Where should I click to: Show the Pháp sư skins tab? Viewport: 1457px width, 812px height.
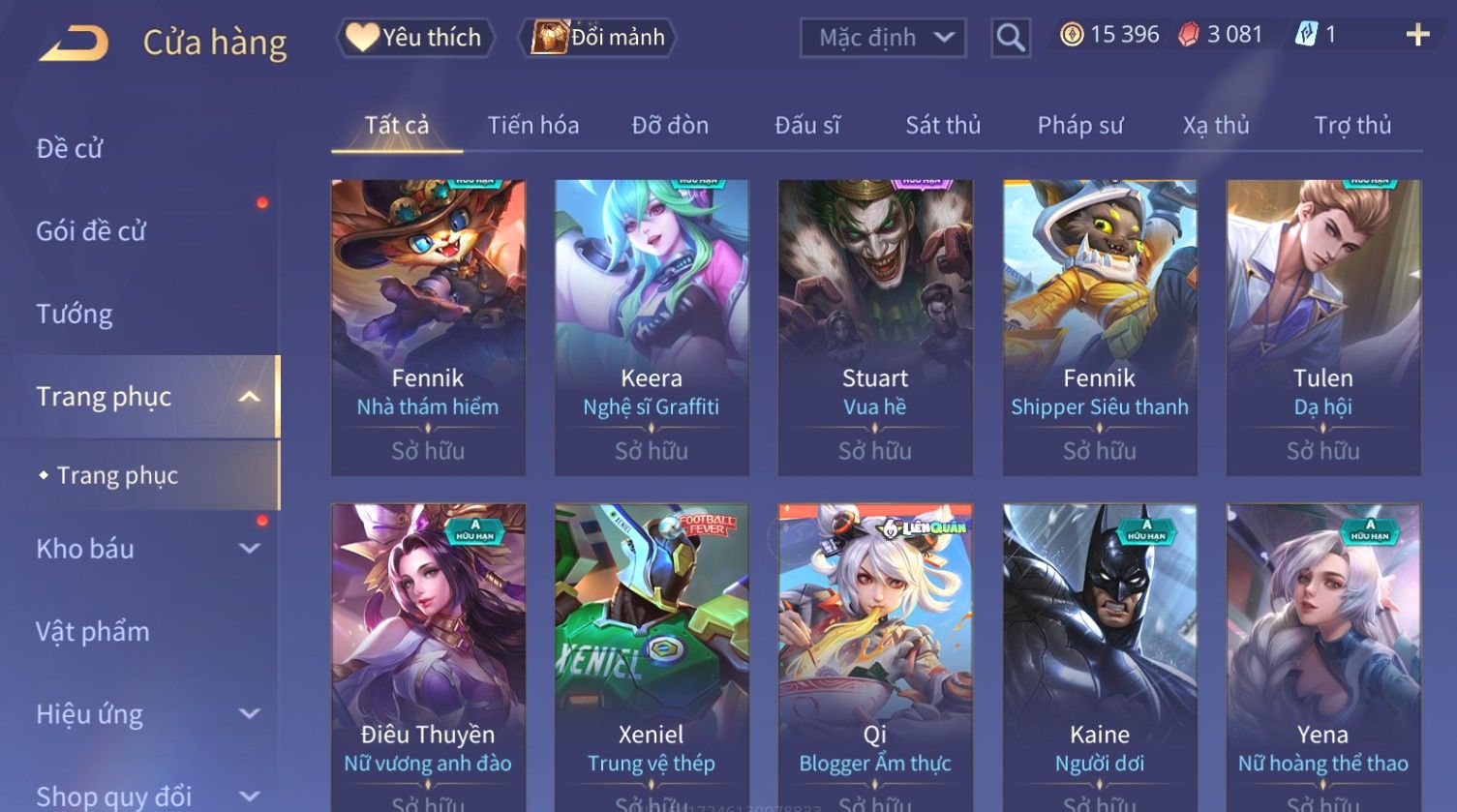click(1080, 125)
